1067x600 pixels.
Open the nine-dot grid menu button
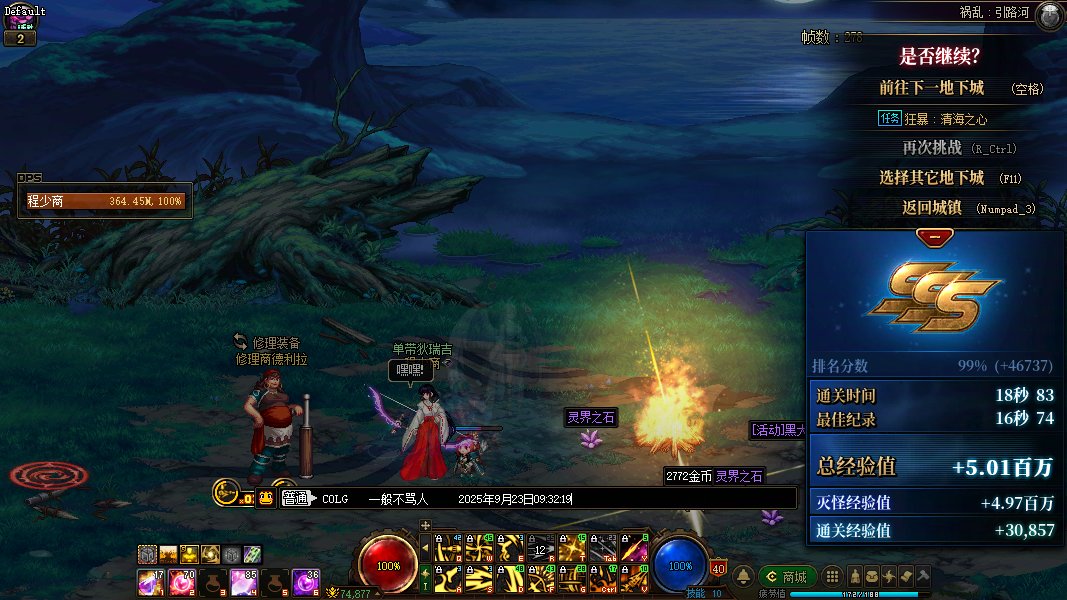(x=831, y=577)
